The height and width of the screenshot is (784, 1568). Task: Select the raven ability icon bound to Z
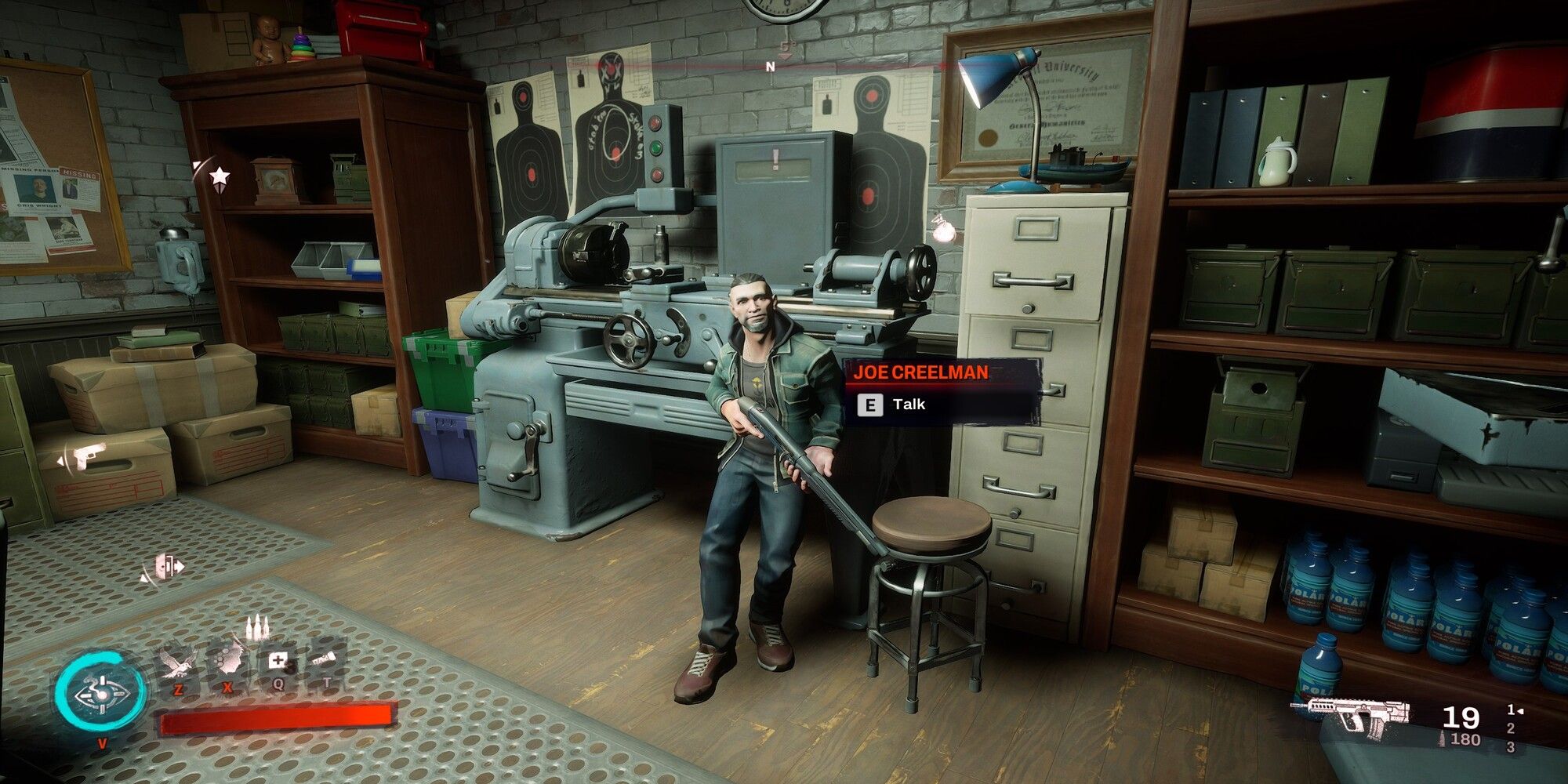pyautogui.click(x=177, y=662)
